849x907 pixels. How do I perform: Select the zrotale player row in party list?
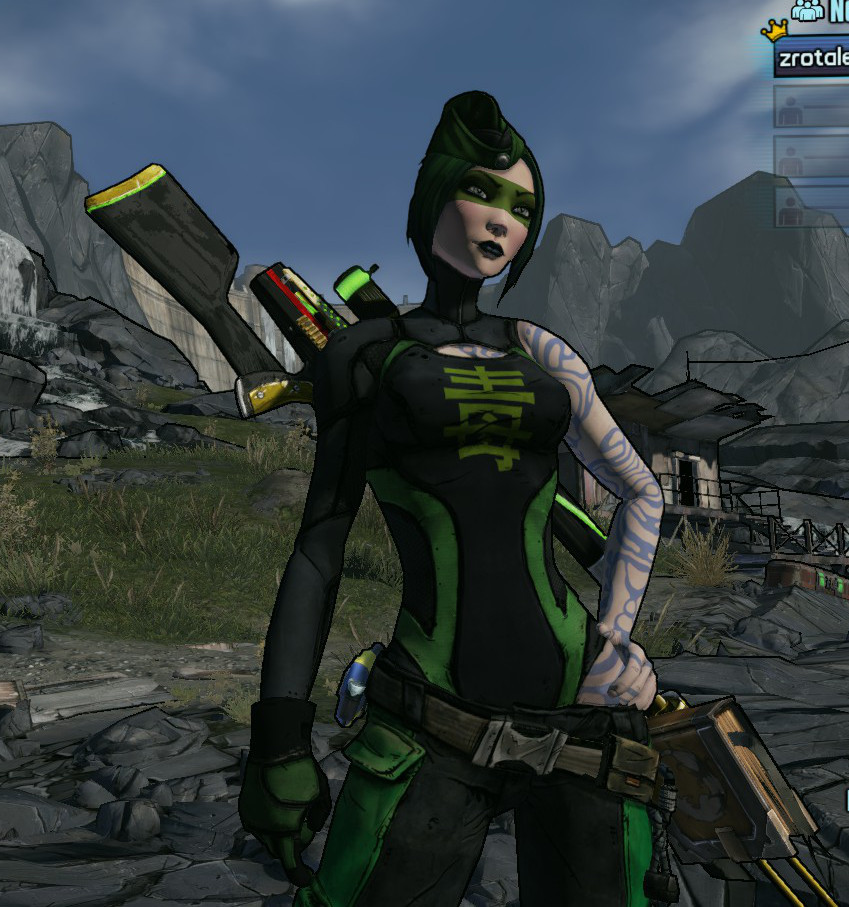pos(812,58)
